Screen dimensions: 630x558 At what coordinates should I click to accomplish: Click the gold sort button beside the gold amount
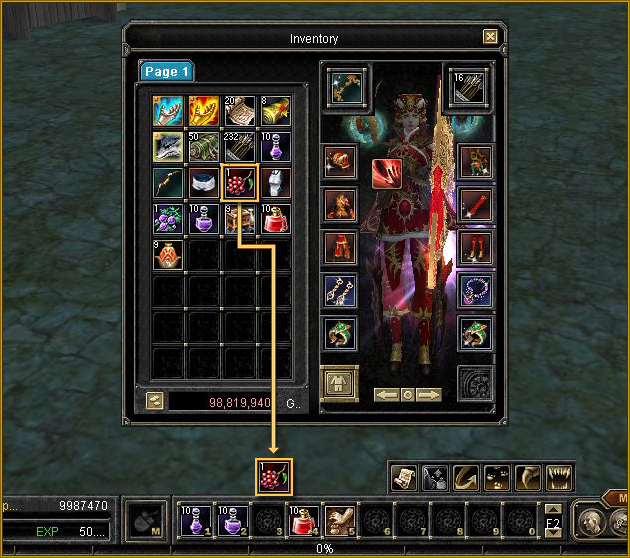click(x=155, y=401)
